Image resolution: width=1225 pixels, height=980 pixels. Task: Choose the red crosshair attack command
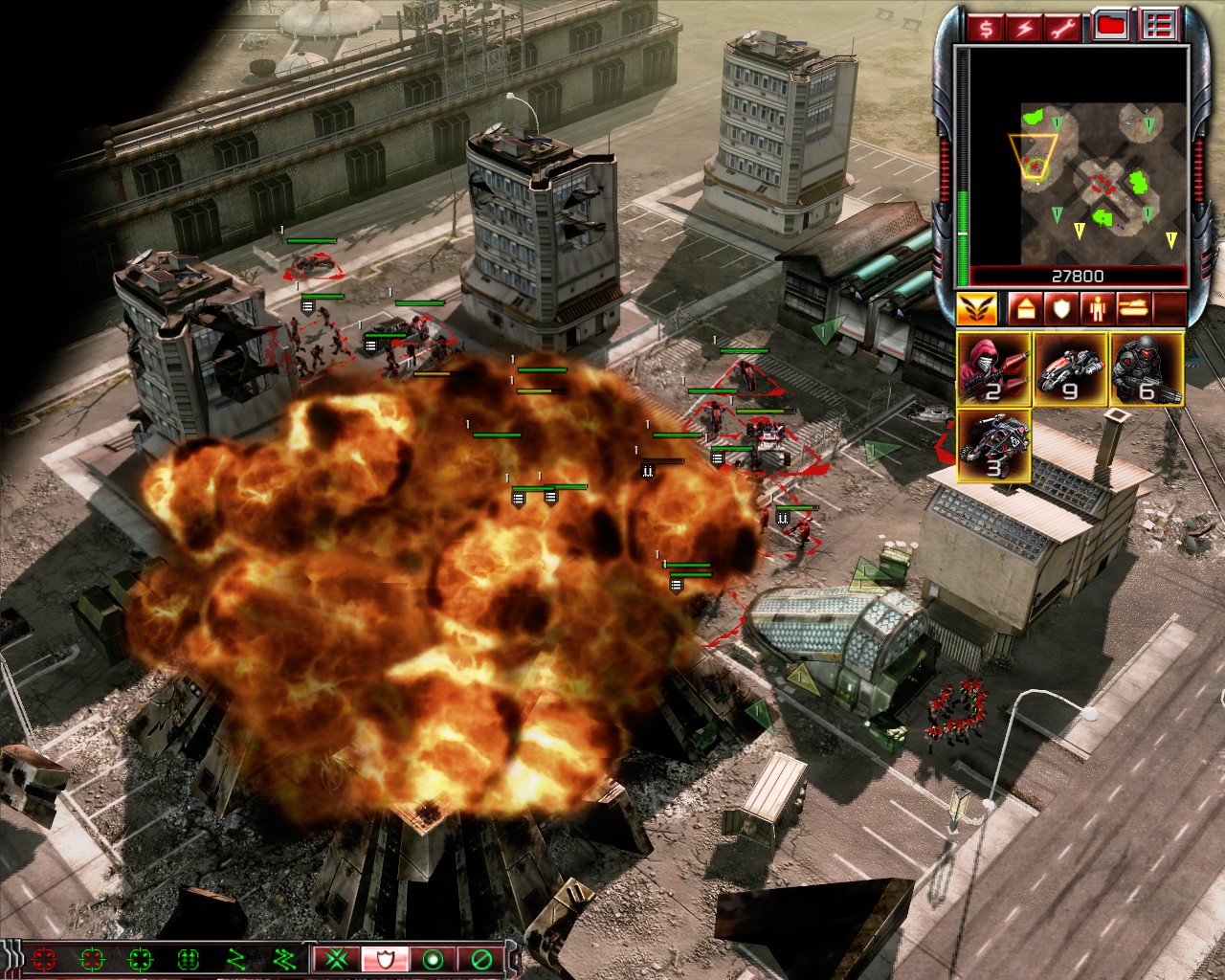click(x=44, y=958)
